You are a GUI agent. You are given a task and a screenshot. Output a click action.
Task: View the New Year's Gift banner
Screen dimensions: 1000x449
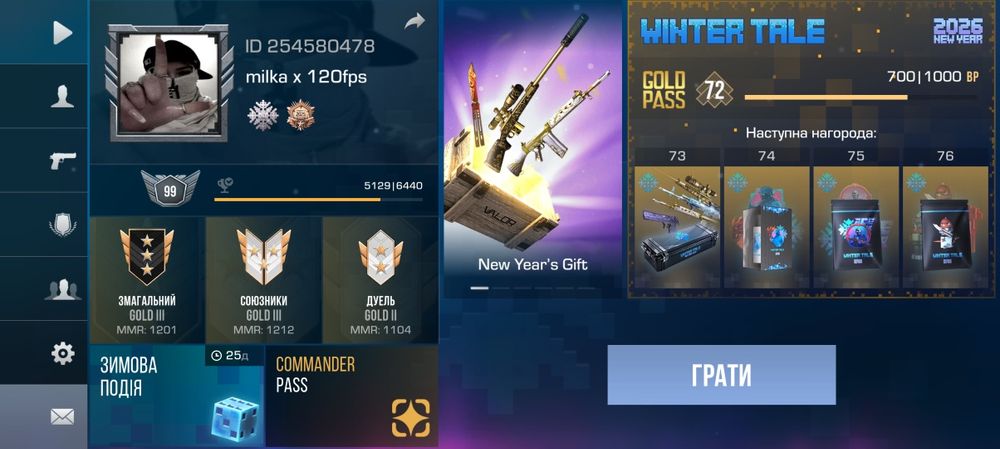(533, 150)
